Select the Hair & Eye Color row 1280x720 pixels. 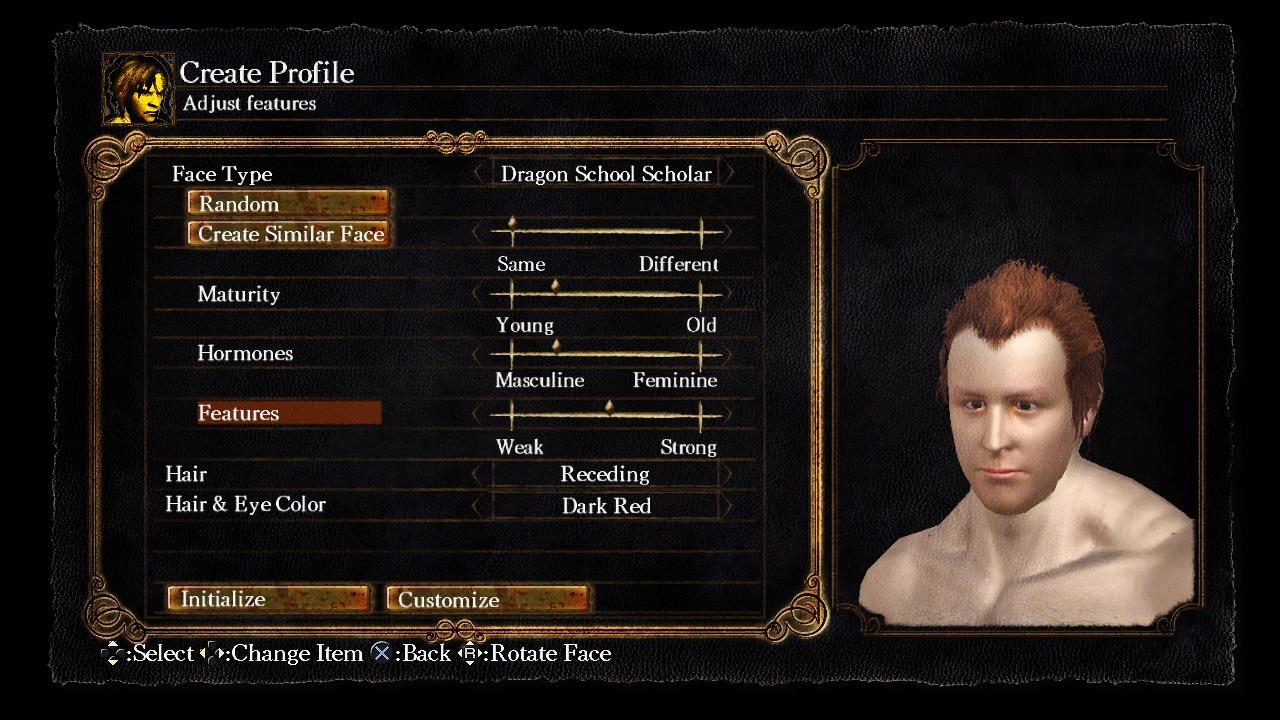[246, 505]
